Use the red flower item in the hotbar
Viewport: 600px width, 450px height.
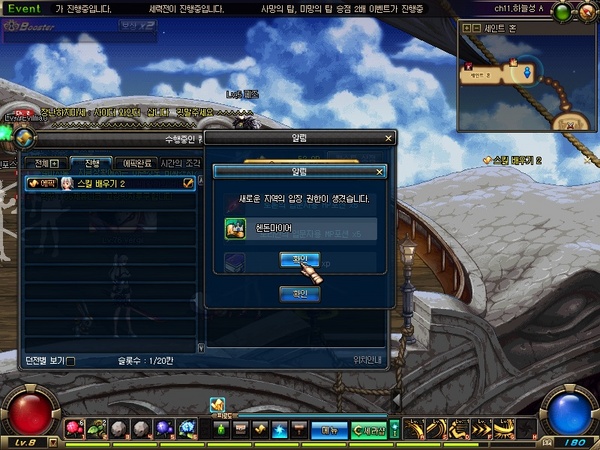tap(74, 428)
